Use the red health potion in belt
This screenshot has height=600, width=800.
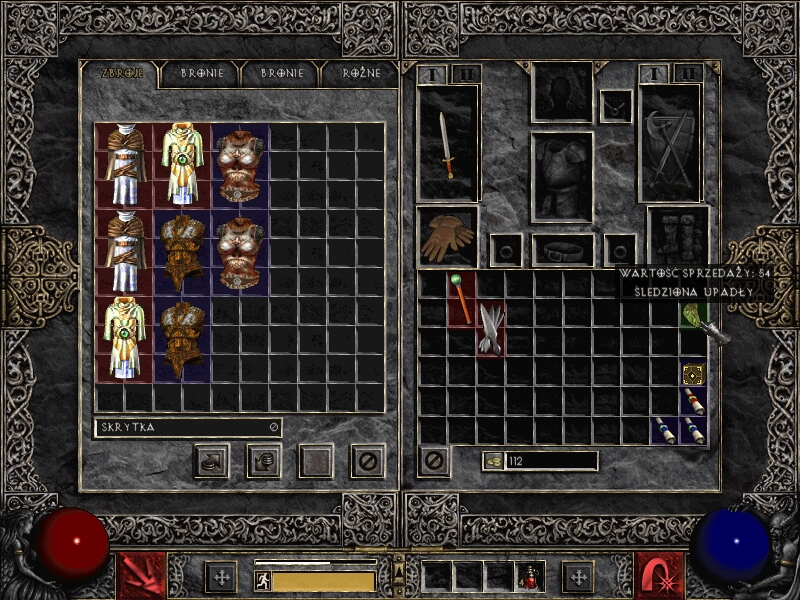(x=529, y=577)
